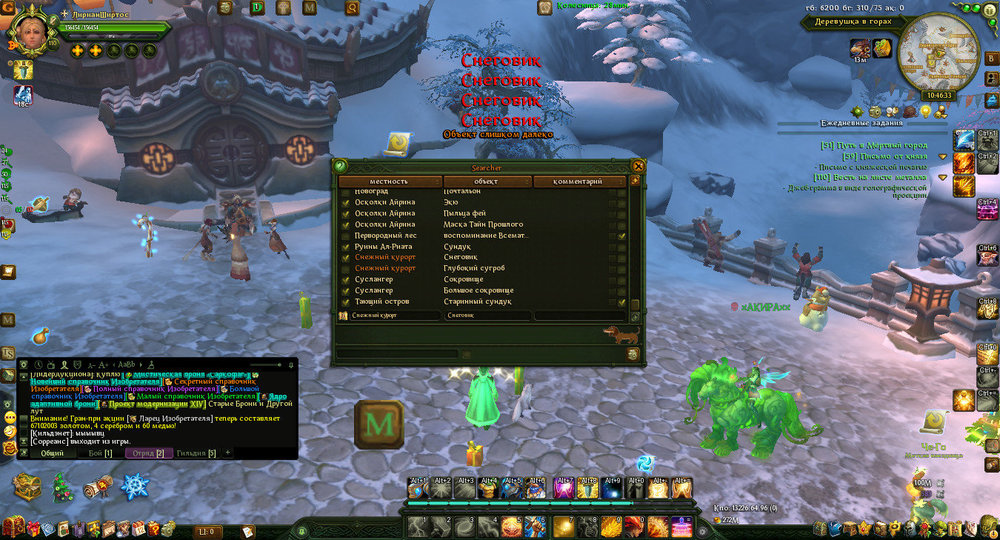Screen dimensions: 1000x540
Task: Click the Christmas tree event icon
Action: coord(60,487)
